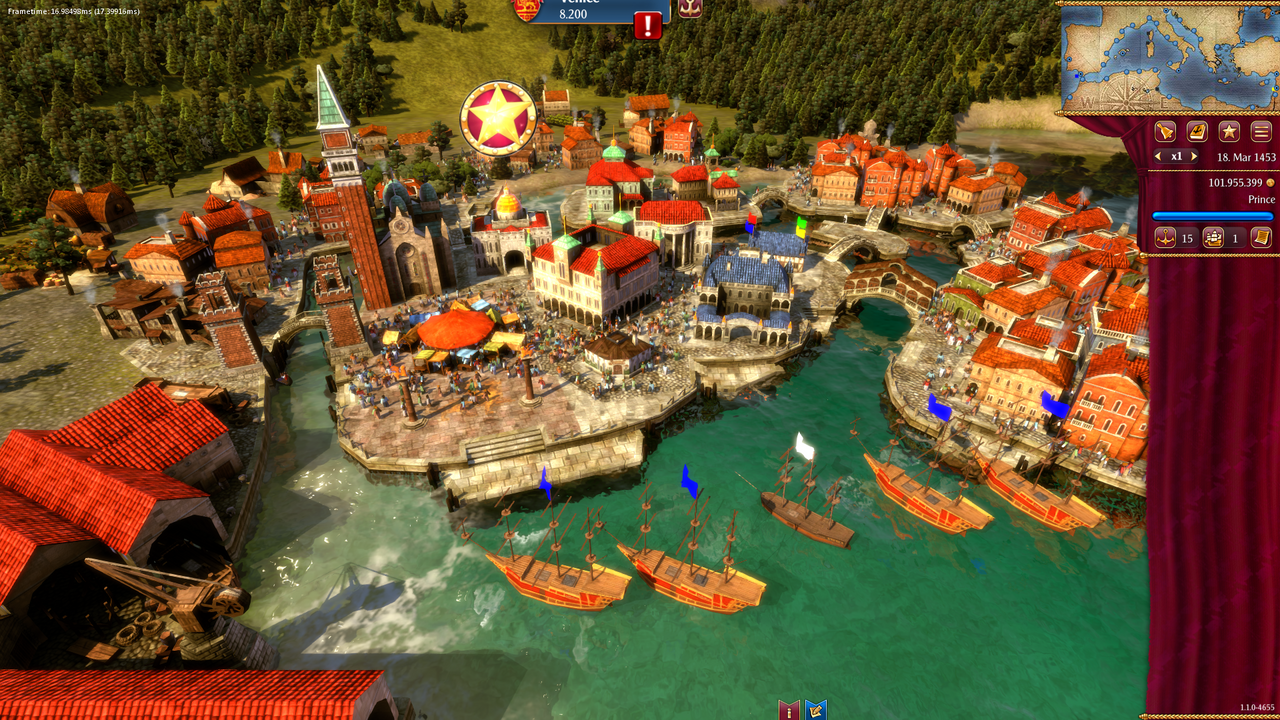Select the golden star festival medallion
The height and width of the screenshot is (720, 1280).
(498, 117)
